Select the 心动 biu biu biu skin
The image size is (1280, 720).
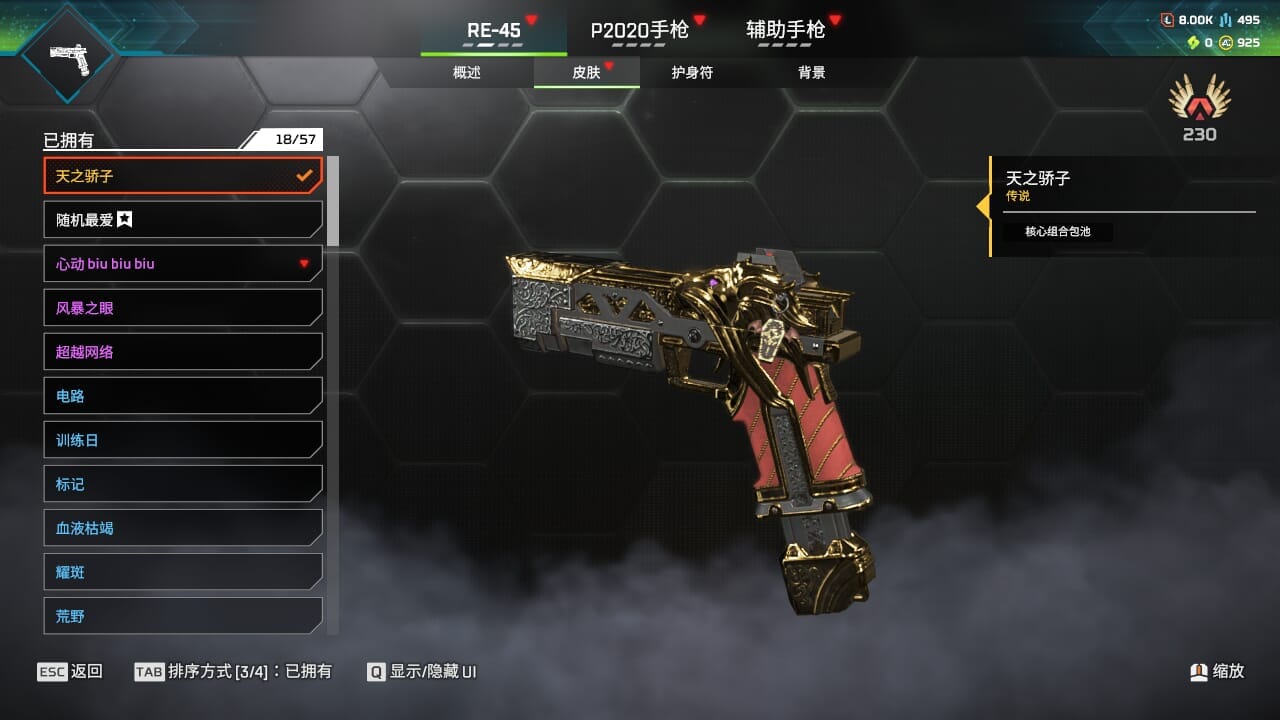point(183,264)
